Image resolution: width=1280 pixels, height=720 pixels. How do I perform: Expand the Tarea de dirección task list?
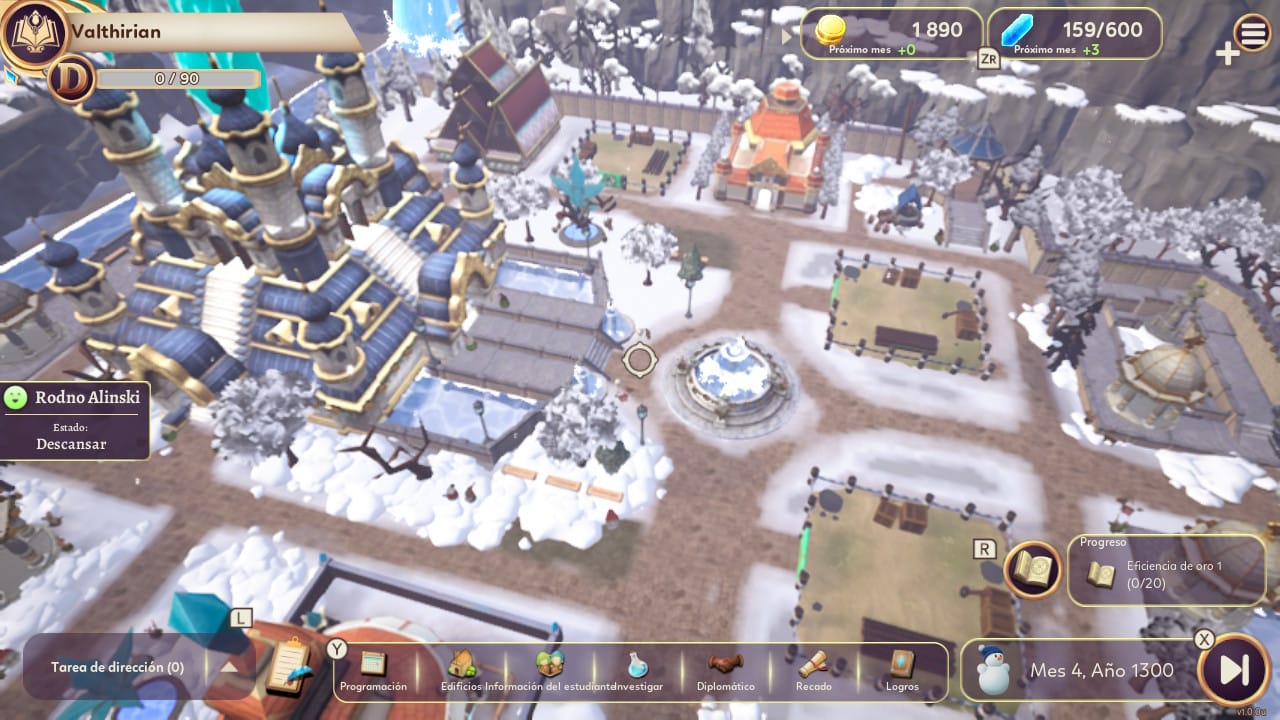(x=229, y=667)
